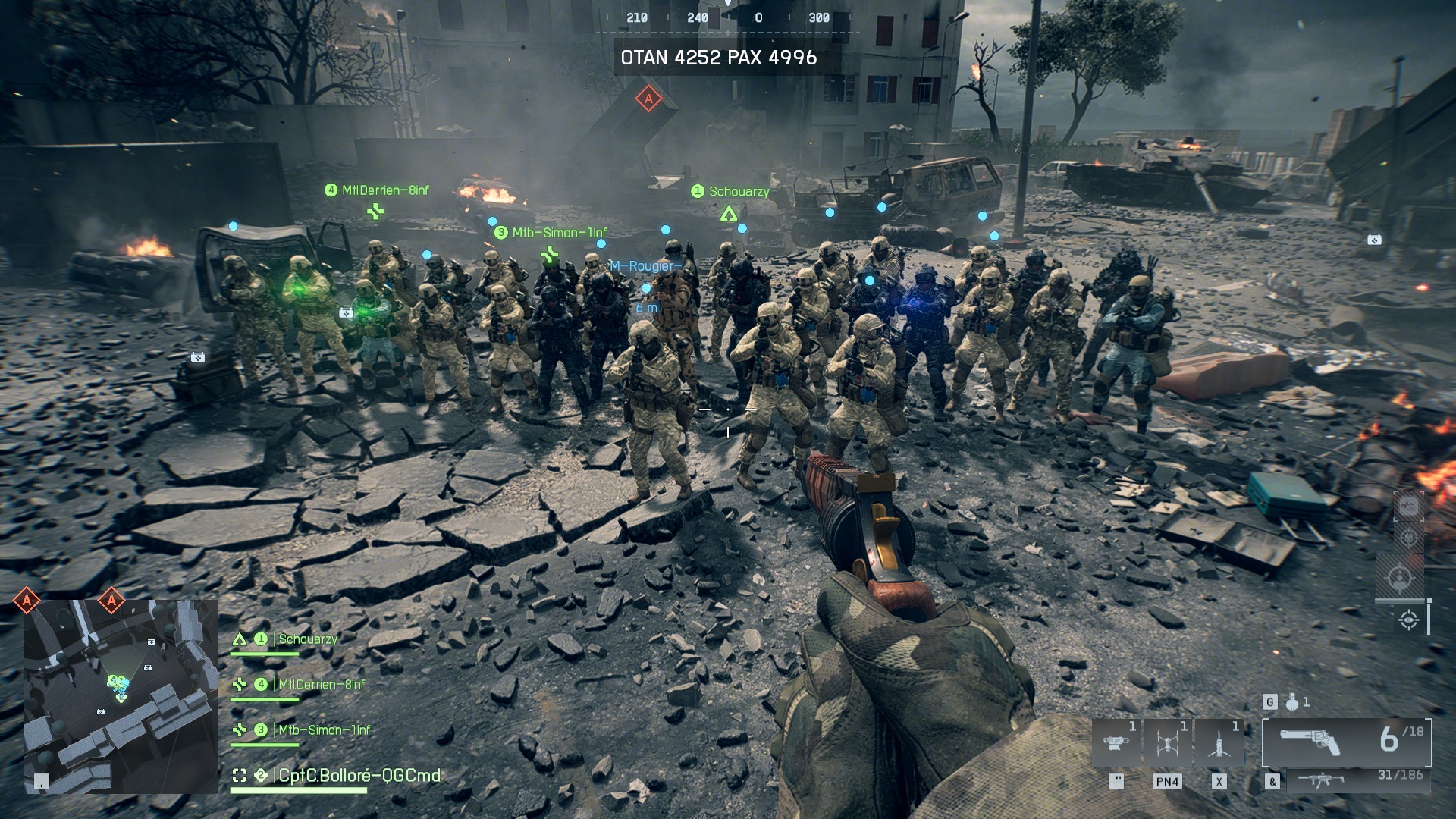This screenshot has width=1456, height=819.
Task: Select Mtb-Simon-1Inf in the squad list
Action: [x=324, y=730]
